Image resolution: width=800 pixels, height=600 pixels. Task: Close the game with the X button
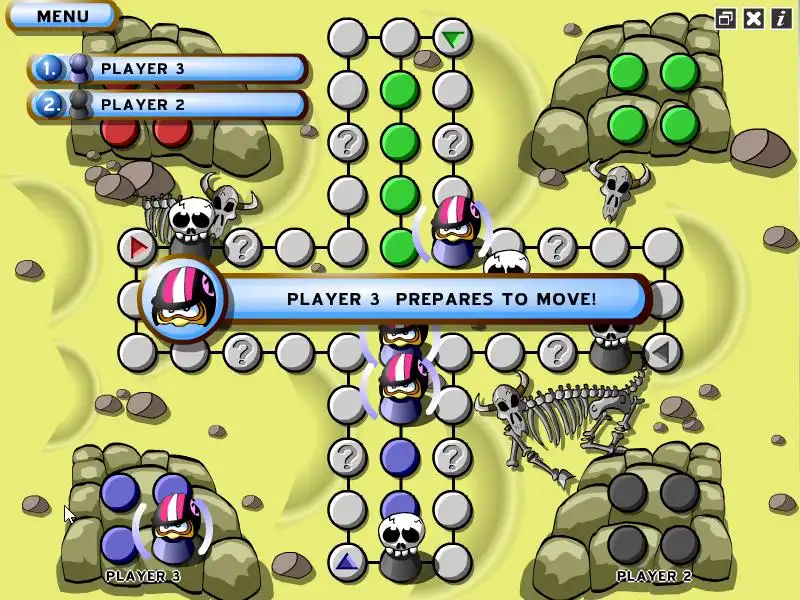pos(754,18)
